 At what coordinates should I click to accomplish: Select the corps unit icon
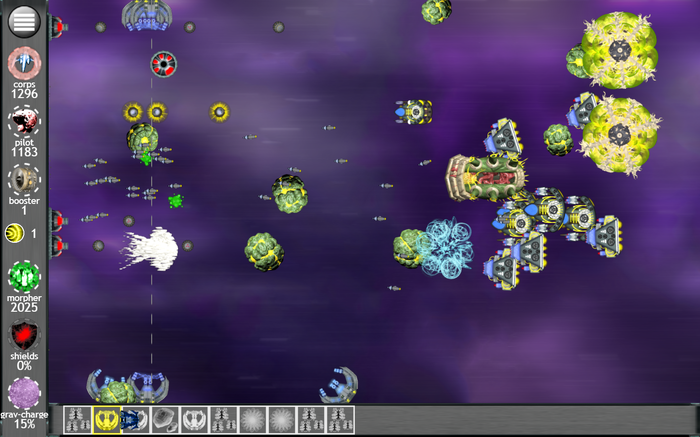(x=23, y=63)
